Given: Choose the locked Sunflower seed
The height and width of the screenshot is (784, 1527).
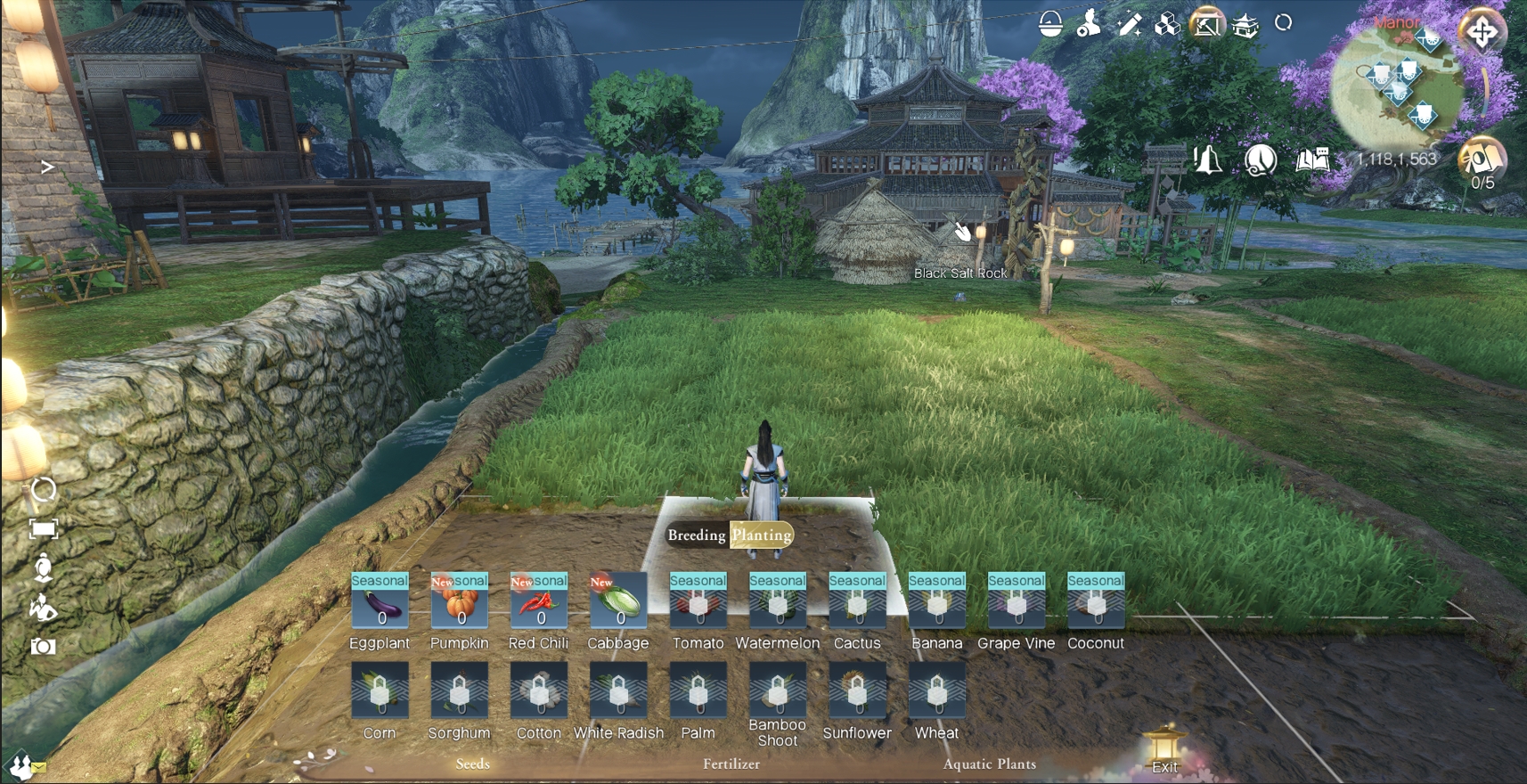Looking at the screenshot, I should click(857, 690).
